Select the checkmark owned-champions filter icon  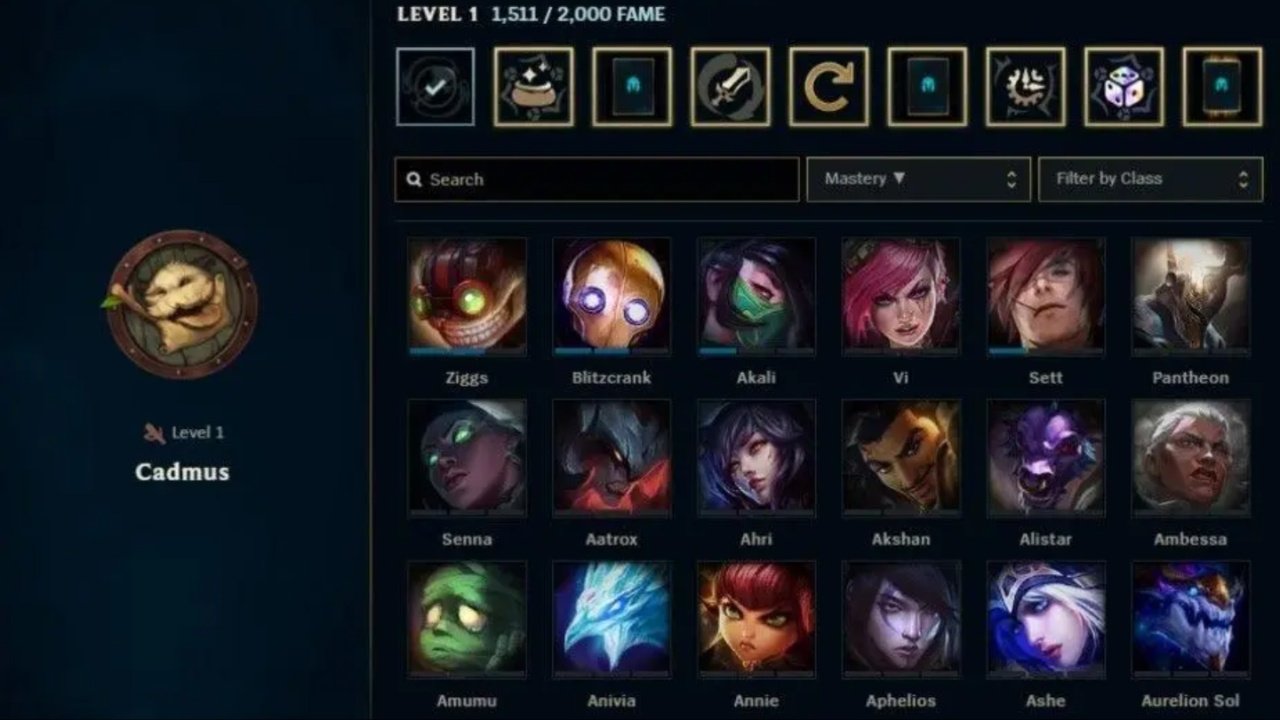pos(434,87)
